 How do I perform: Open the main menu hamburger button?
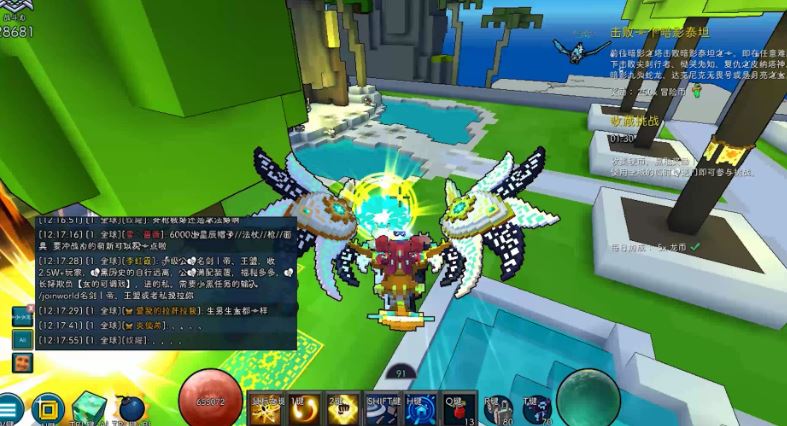click(x=8, y=409)
